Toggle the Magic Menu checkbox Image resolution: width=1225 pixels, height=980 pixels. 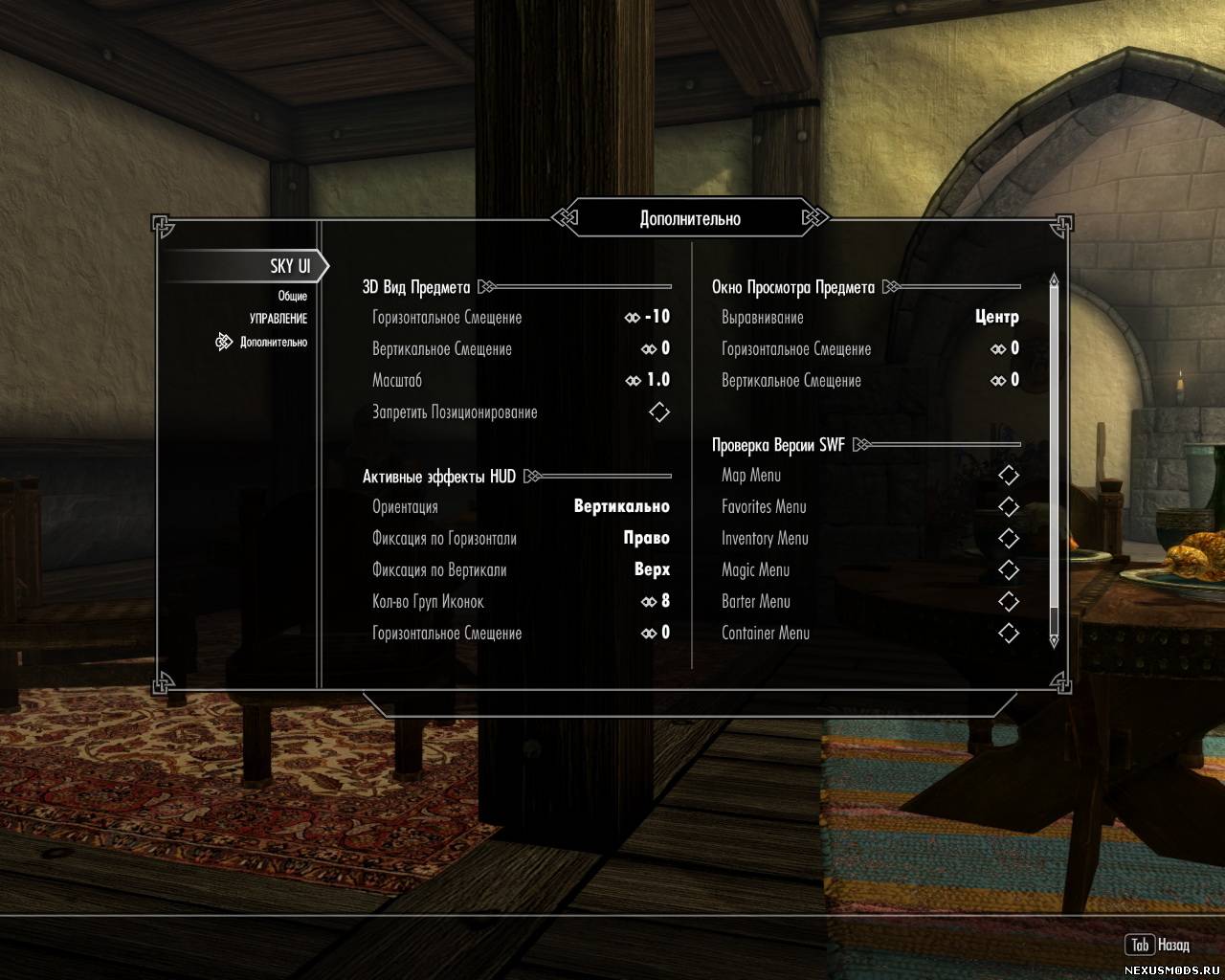click(1009, 570)
